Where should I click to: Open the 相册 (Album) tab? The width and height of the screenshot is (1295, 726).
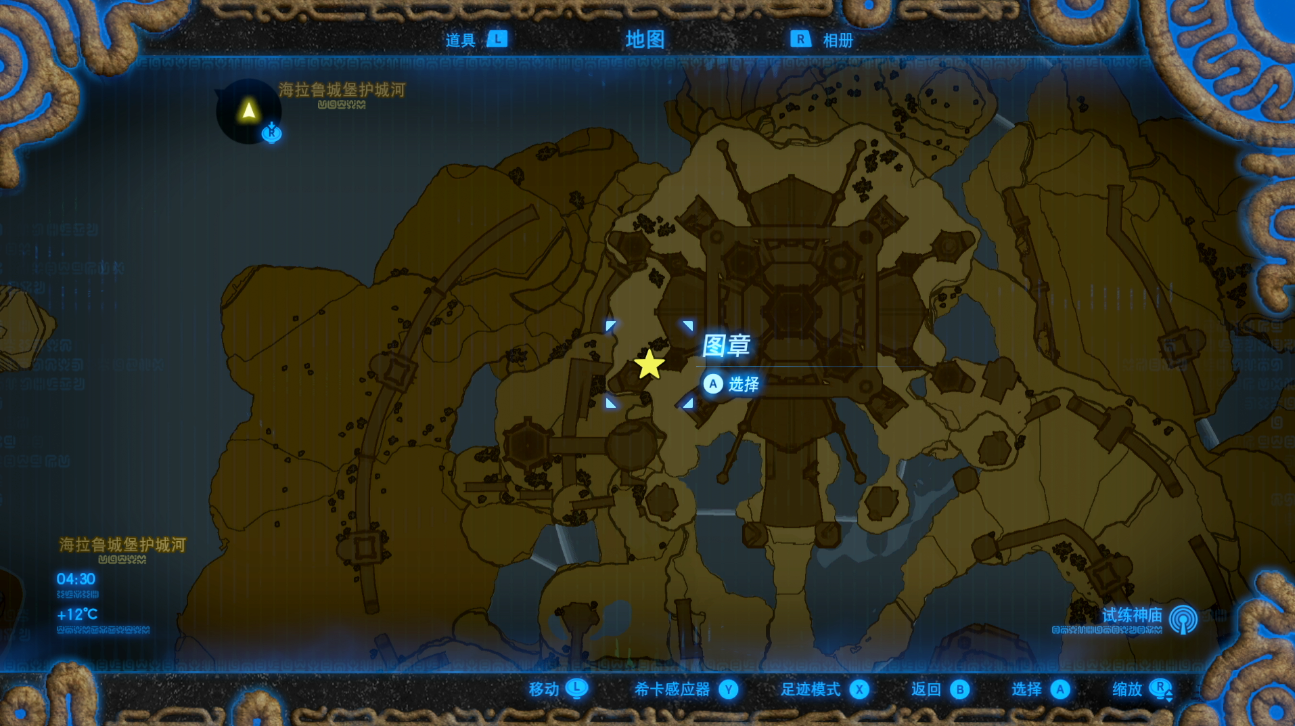[x=837, y=40]
